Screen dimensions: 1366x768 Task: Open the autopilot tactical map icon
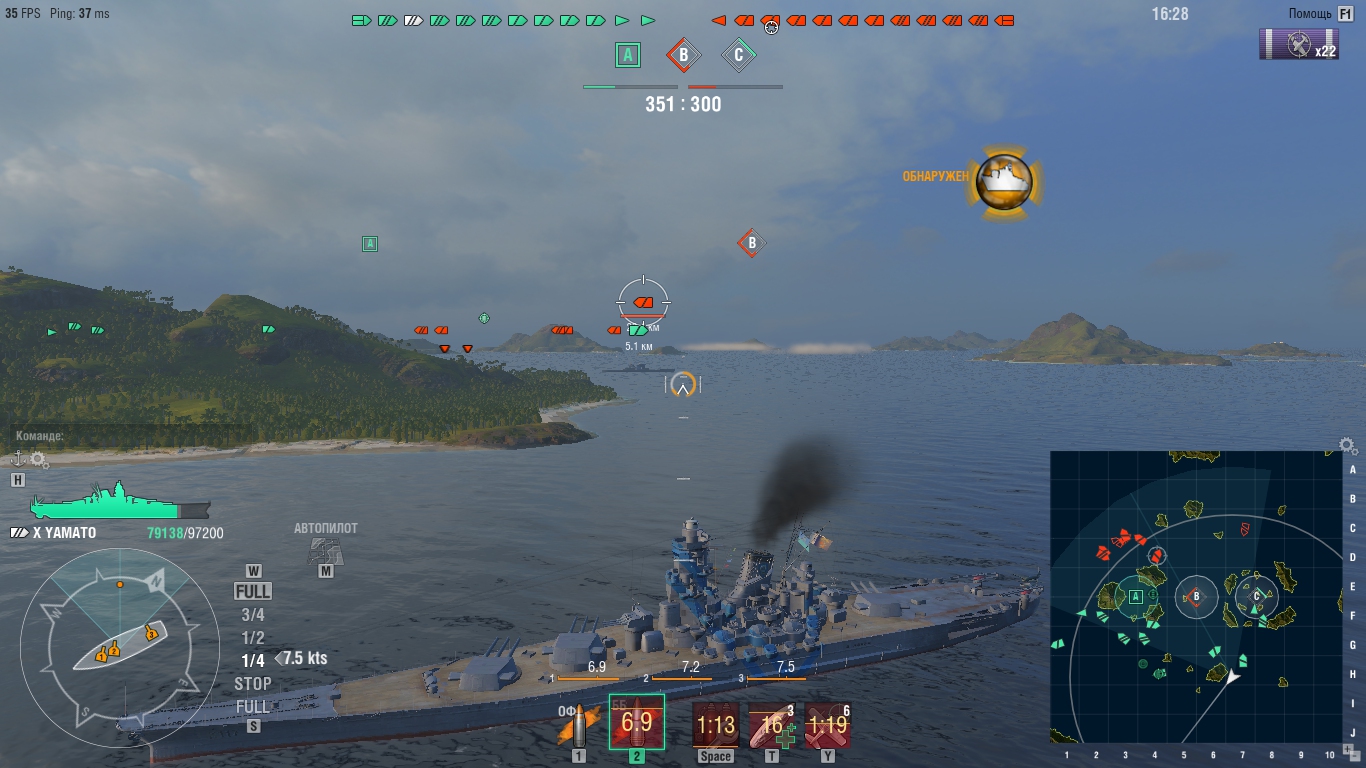point(325,550)
